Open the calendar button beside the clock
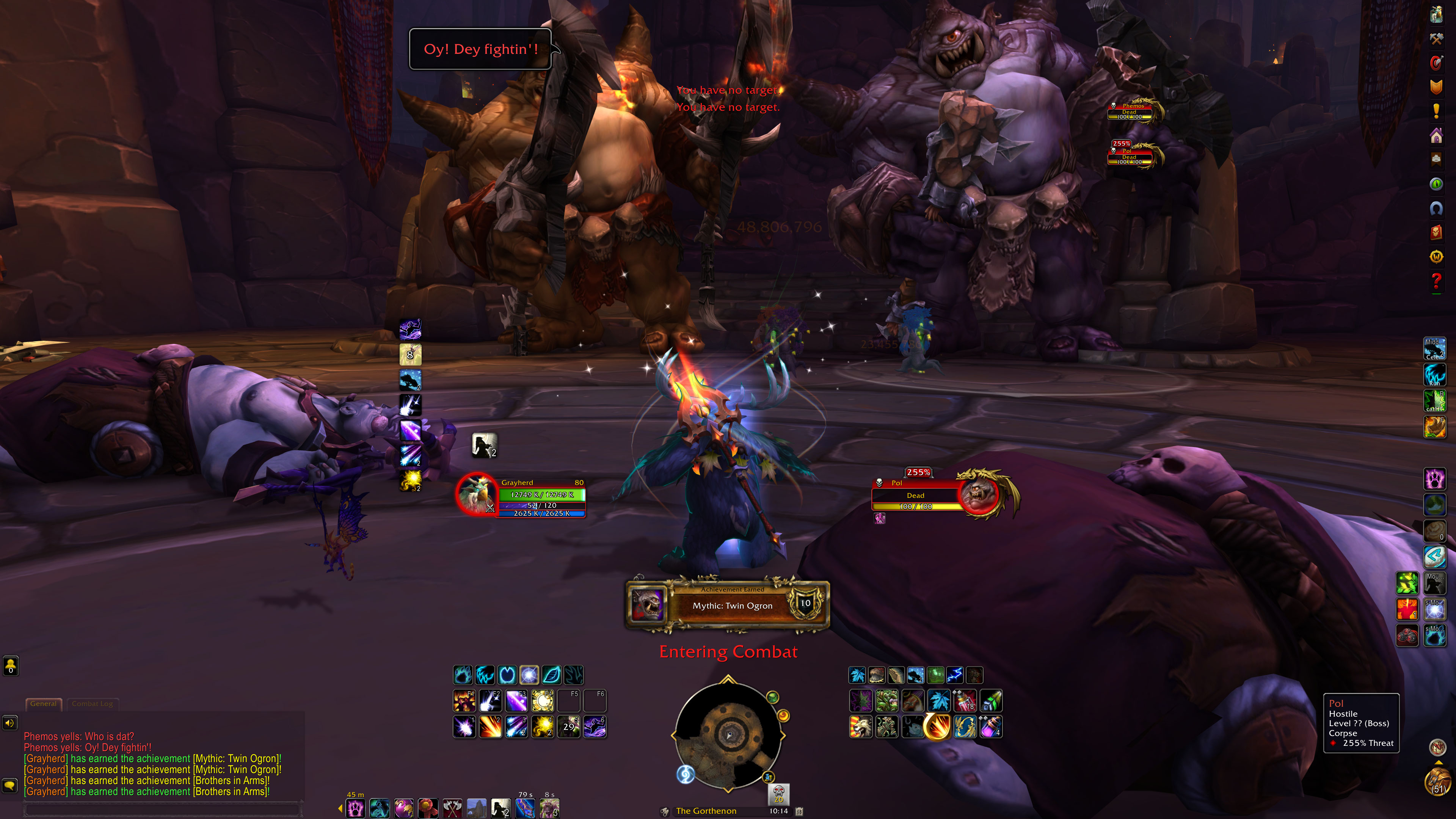The image size is (1456, 819). 799,811
